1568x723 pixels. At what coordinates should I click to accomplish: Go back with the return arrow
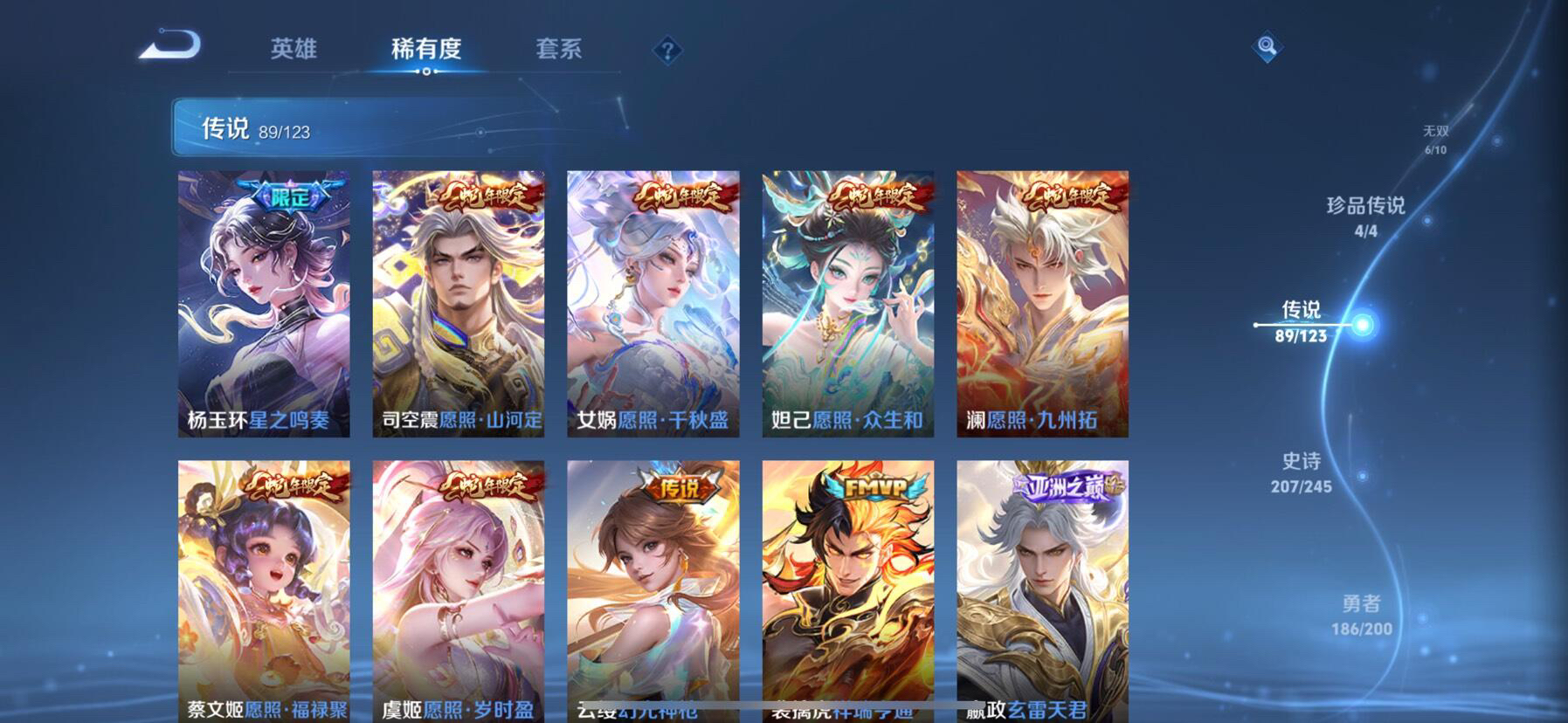click(170, 45)
